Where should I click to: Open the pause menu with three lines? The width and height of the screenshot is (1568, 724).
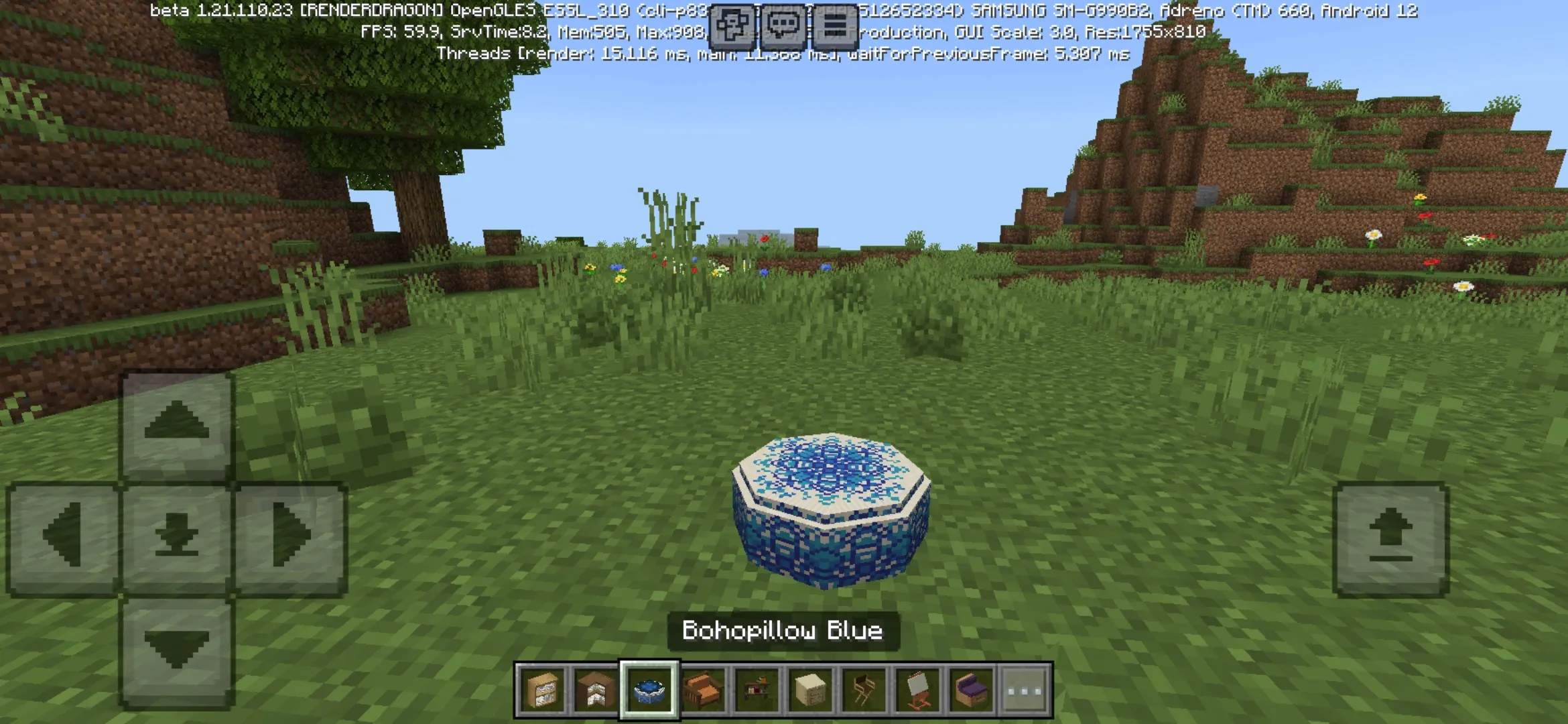[x=834, y=26]
